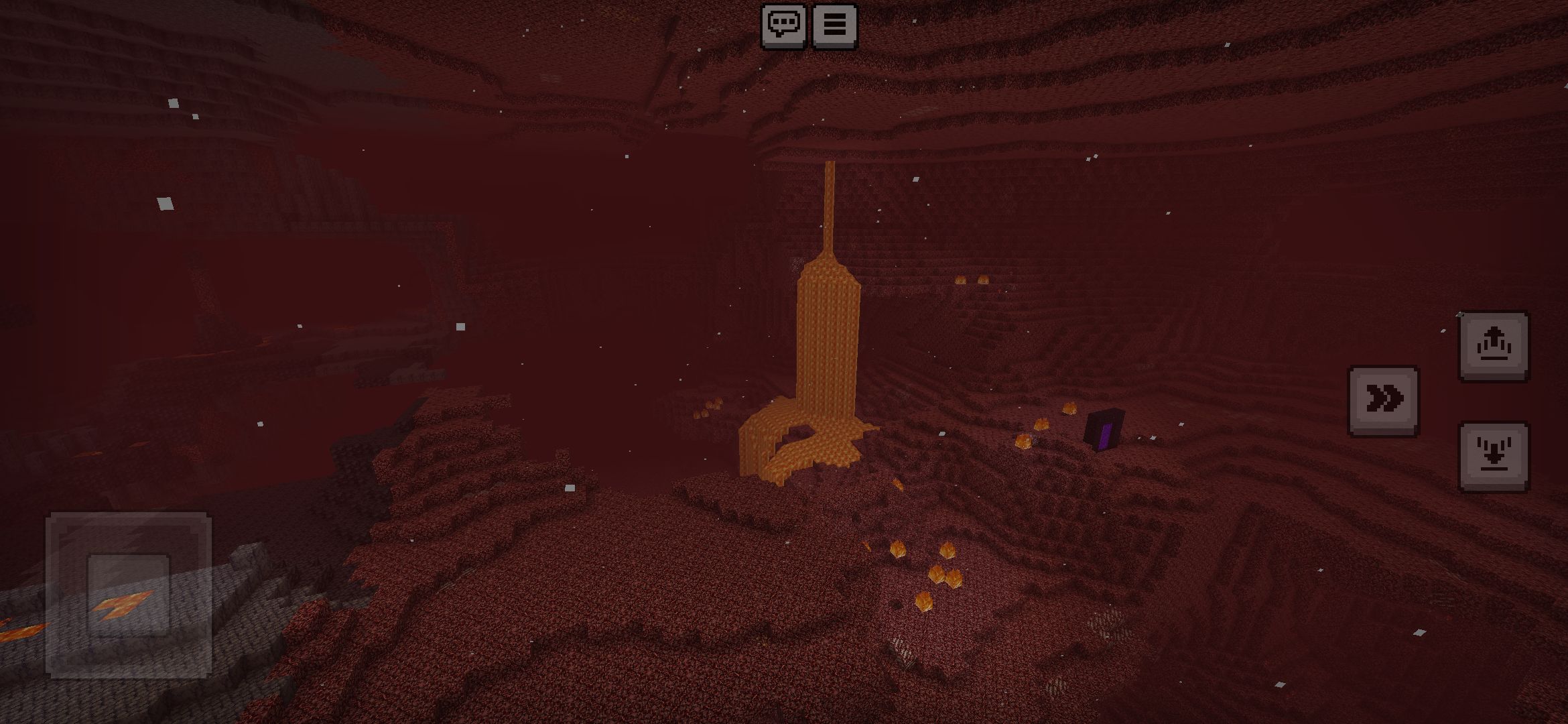Tap the fly down arrow button
The height and width of the screenshot is (724, 1568).
click(x=1494, y=456)
